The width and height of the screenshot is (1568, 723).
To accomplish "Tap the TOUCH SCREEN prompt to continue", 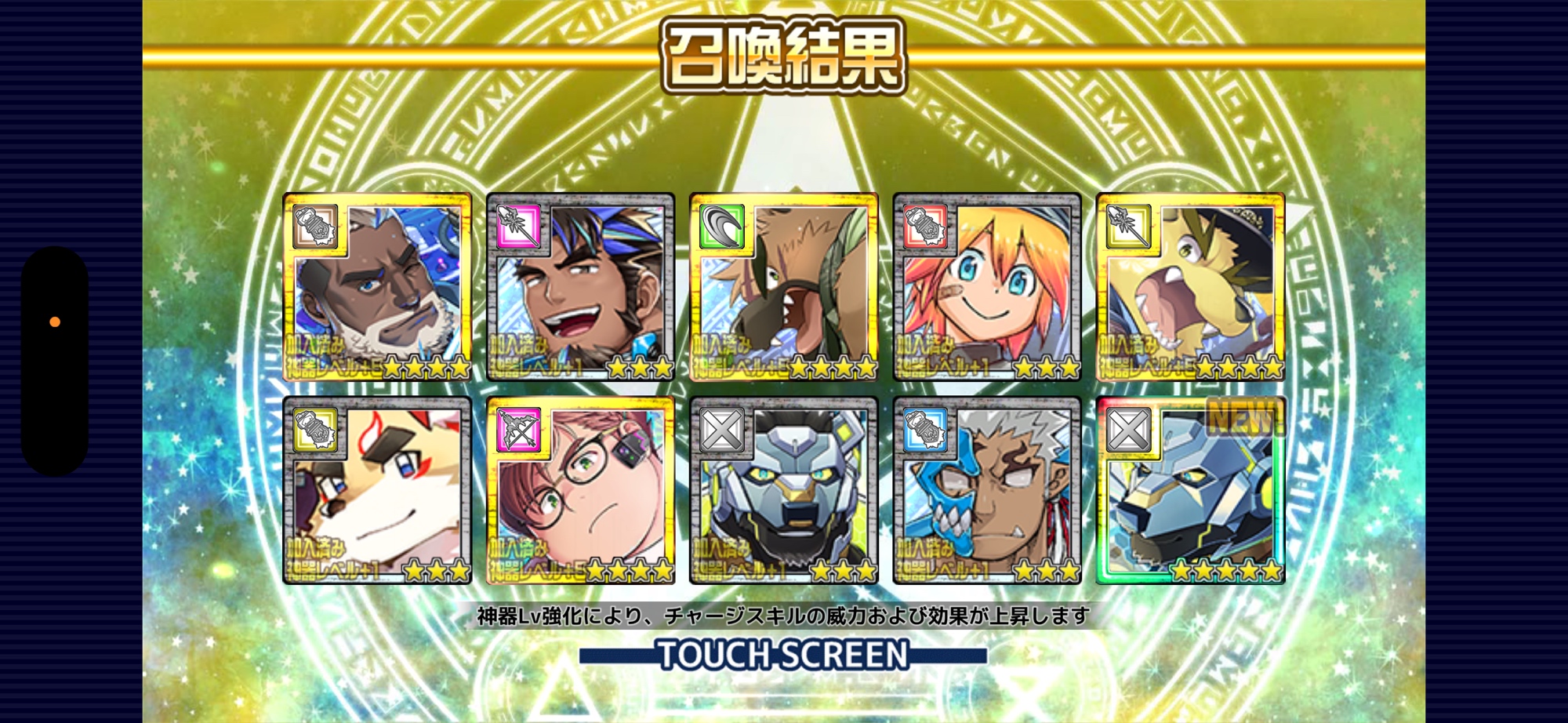I will pos(782,655).
